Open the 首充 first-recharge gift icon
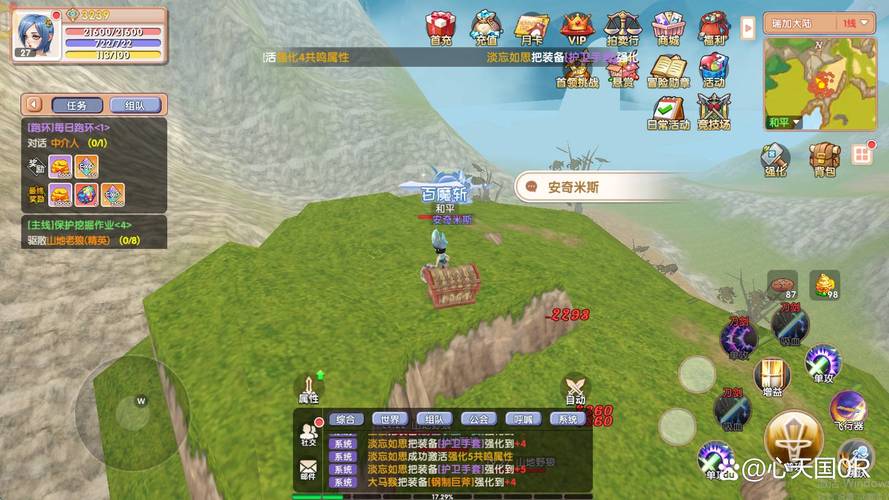This screenshot has width=889, height=500. click(x=441, y=27)
